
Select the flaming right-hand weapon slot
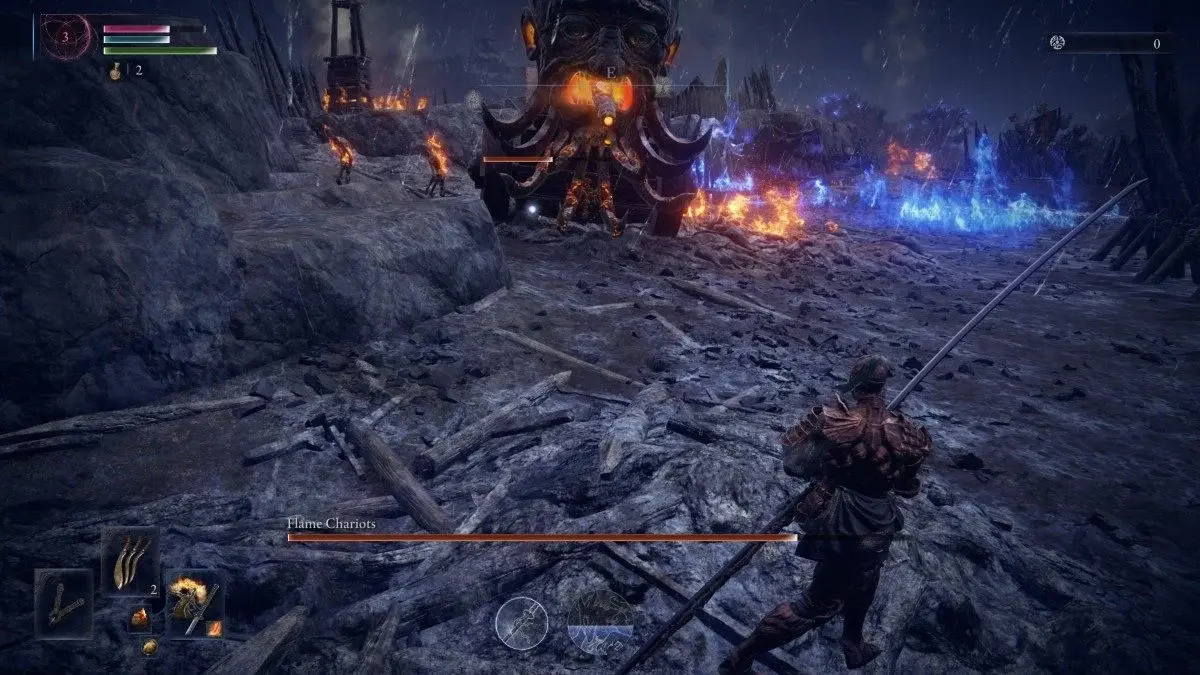193,602
